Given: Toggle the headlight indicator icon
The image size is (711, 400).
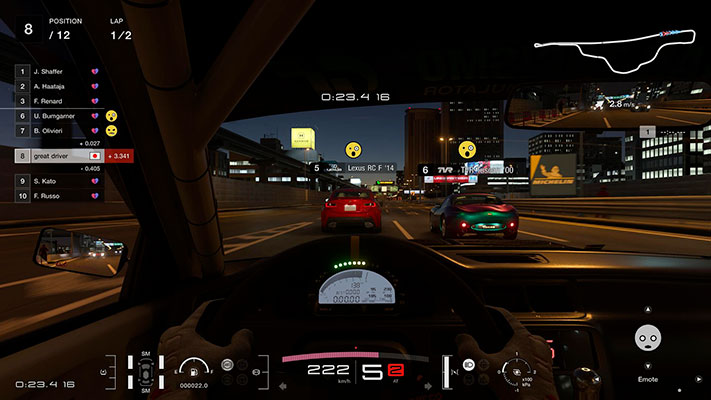Looking at the screenshot, I should [x=469, y=365].
